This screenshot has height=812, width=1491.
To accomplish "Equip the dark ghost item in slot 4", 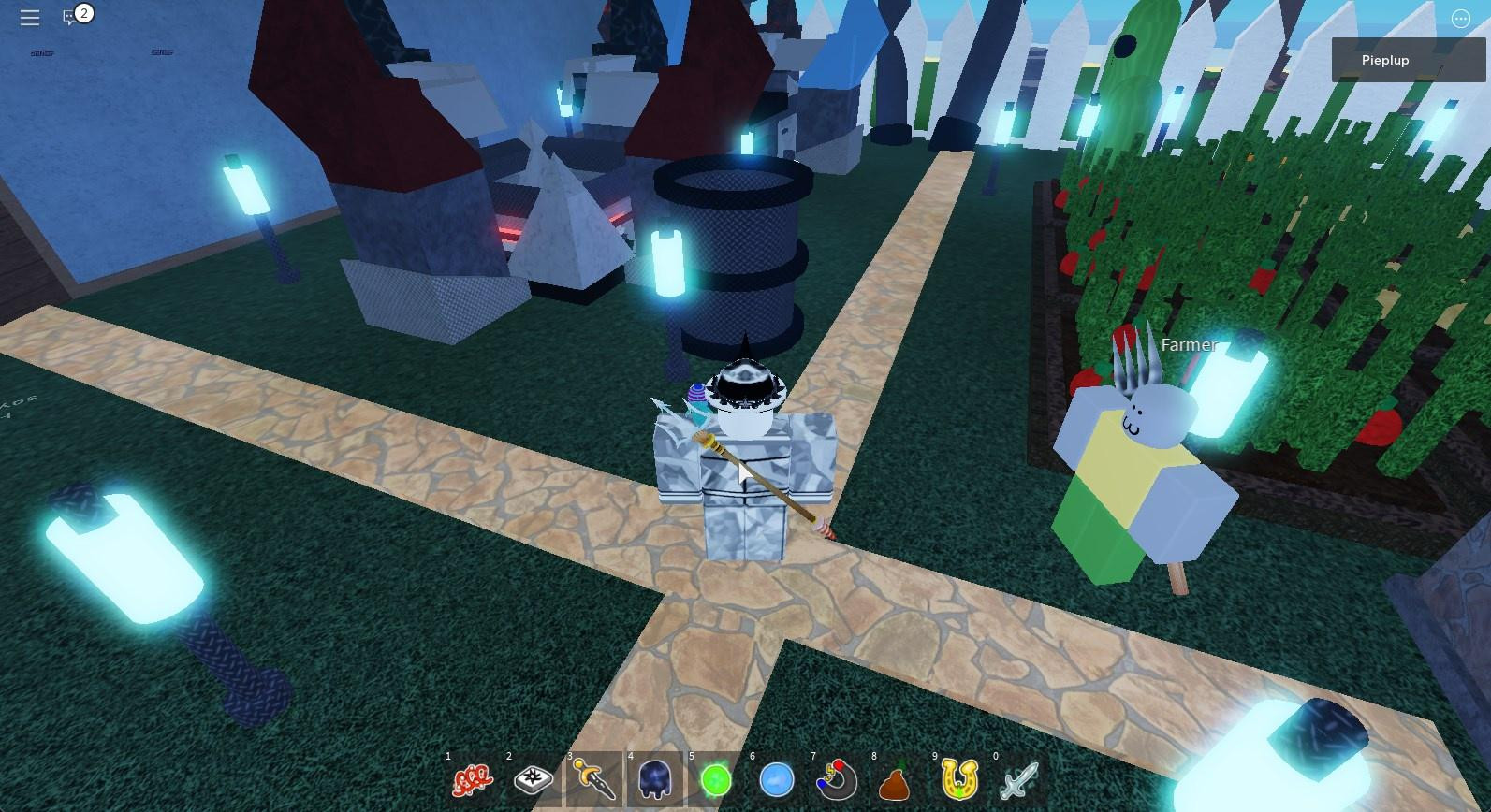I will (655, 778).
